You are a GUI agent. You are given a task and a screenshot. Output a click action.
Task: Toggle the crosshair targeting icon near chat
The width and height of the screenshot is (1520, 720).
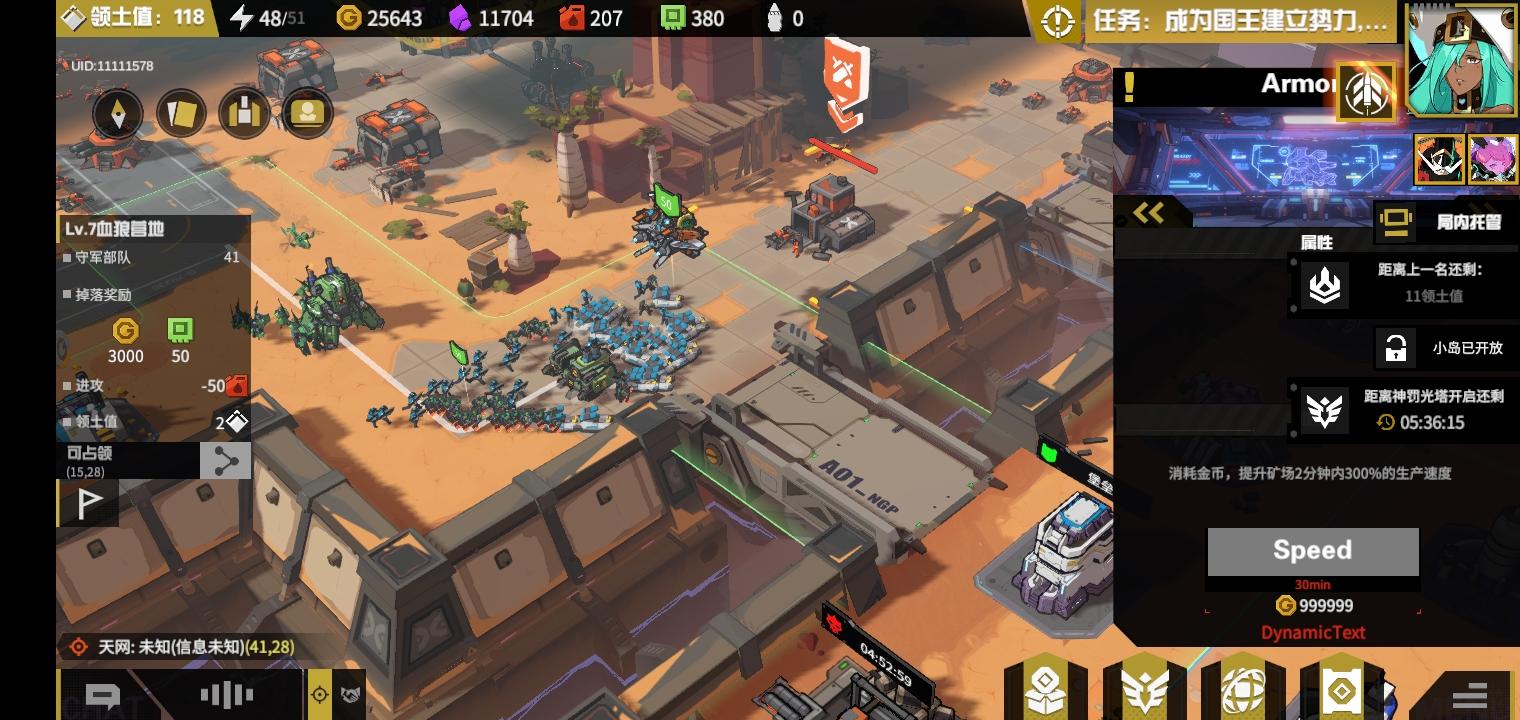point(320,694)
